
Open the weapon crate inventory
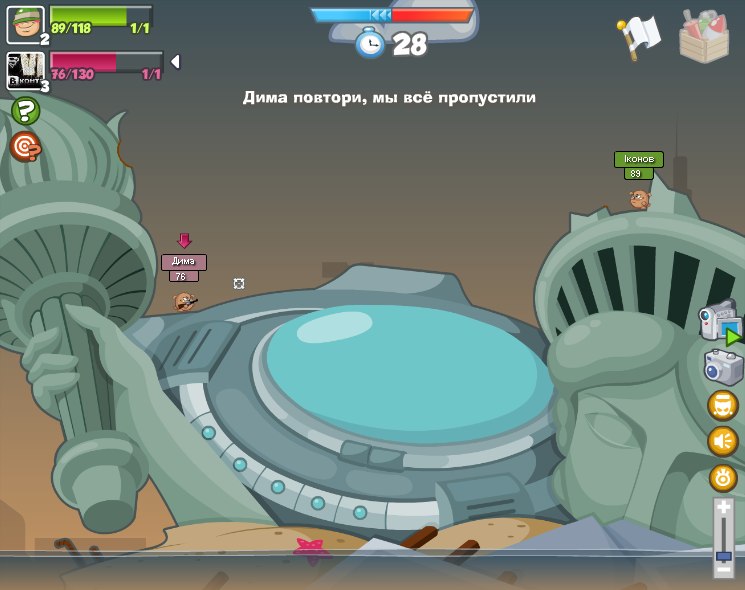704,35
